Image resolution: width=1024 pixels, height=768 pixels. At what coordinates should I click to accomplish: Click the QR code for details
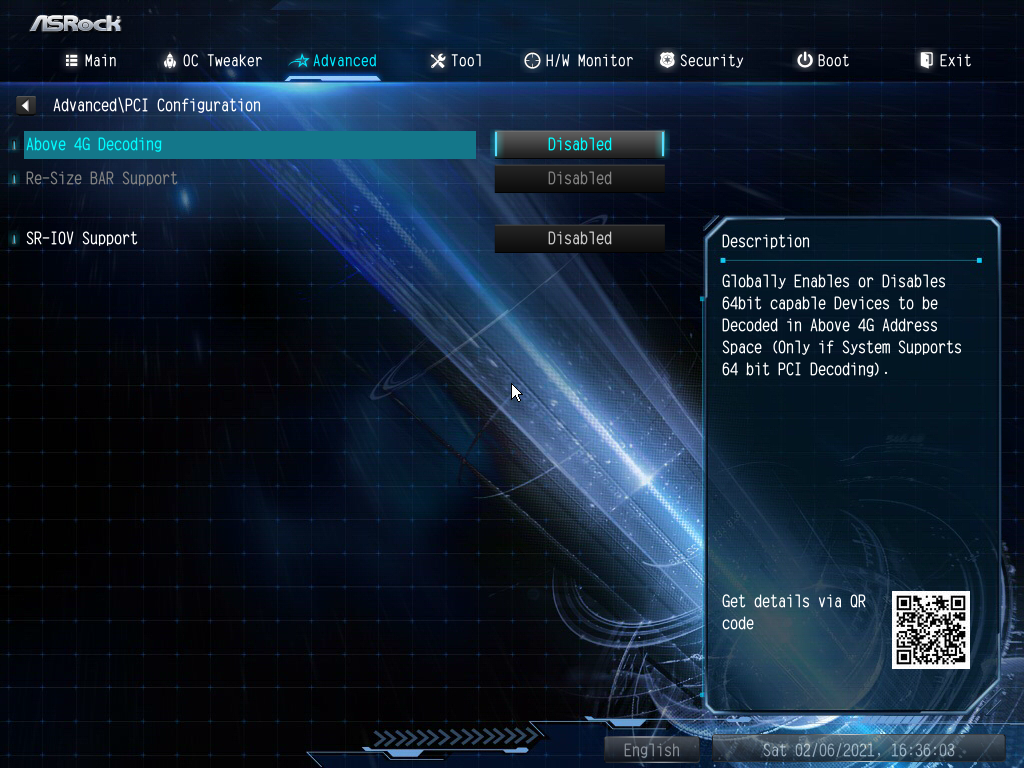pos(930,629)
